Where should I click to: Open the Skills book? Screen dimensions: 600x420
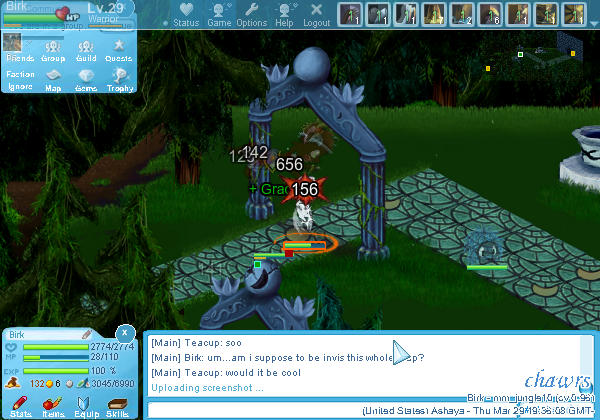[x=118, y=405]
